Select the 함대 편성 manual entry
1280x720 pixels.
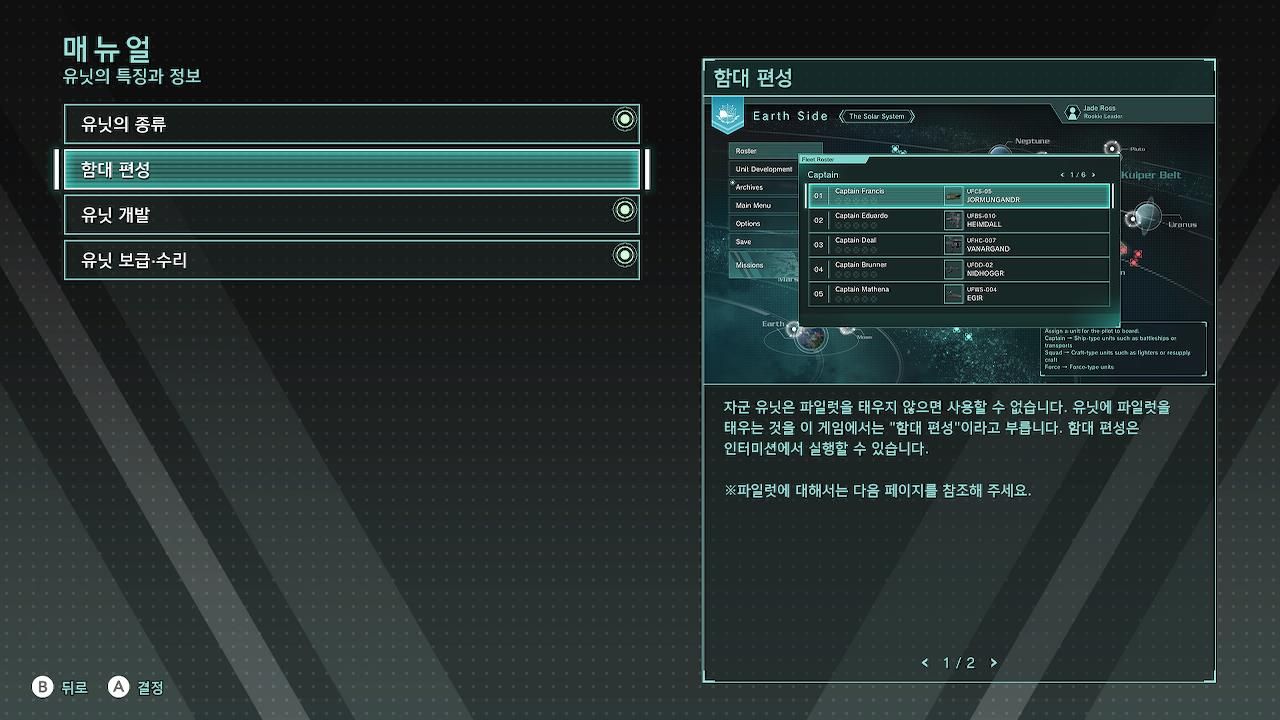pyautogui.click(x=351, y=169)
